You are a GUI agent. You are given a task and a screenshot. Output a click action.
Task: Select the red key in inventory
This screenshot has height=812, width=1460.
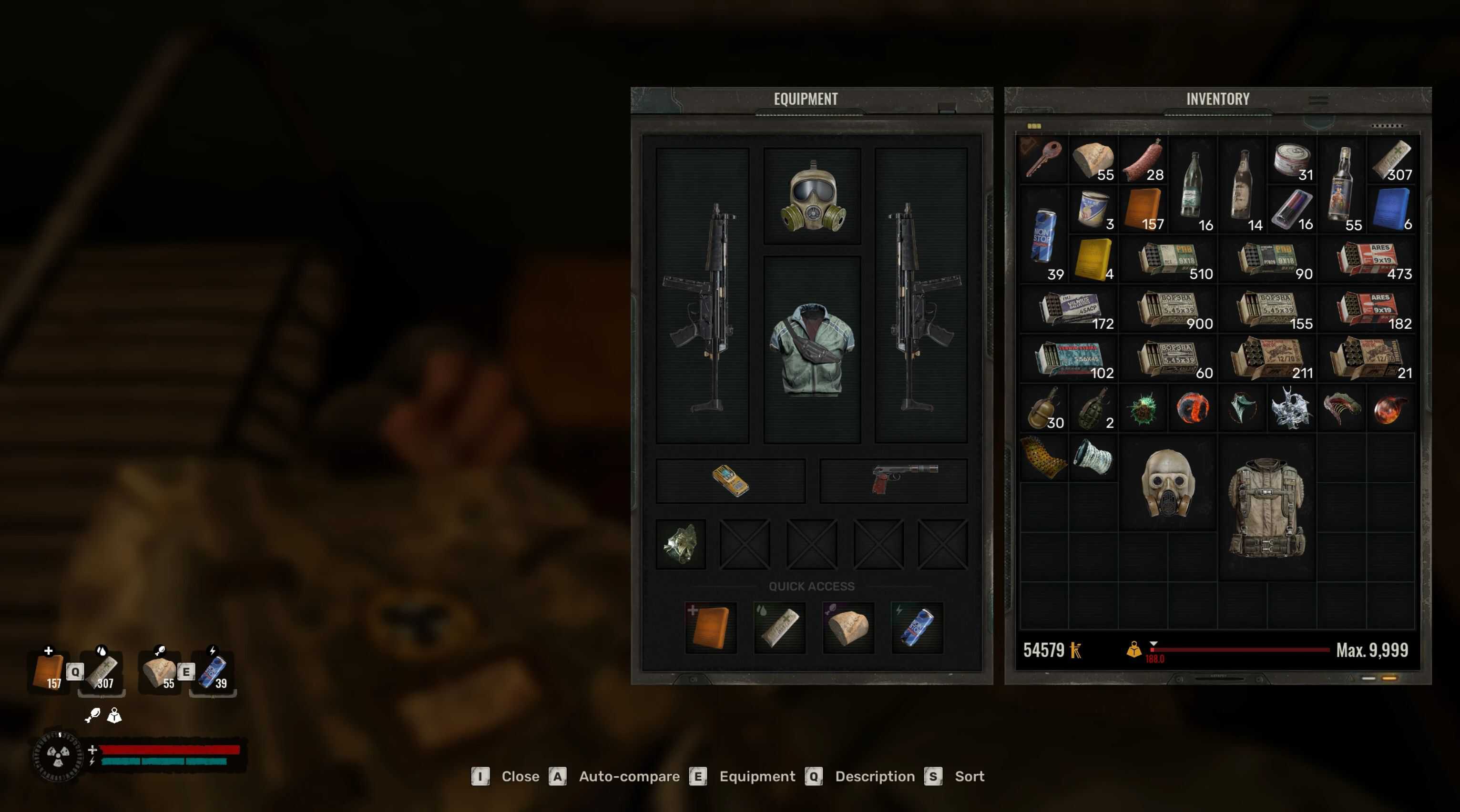(1044, 159)
